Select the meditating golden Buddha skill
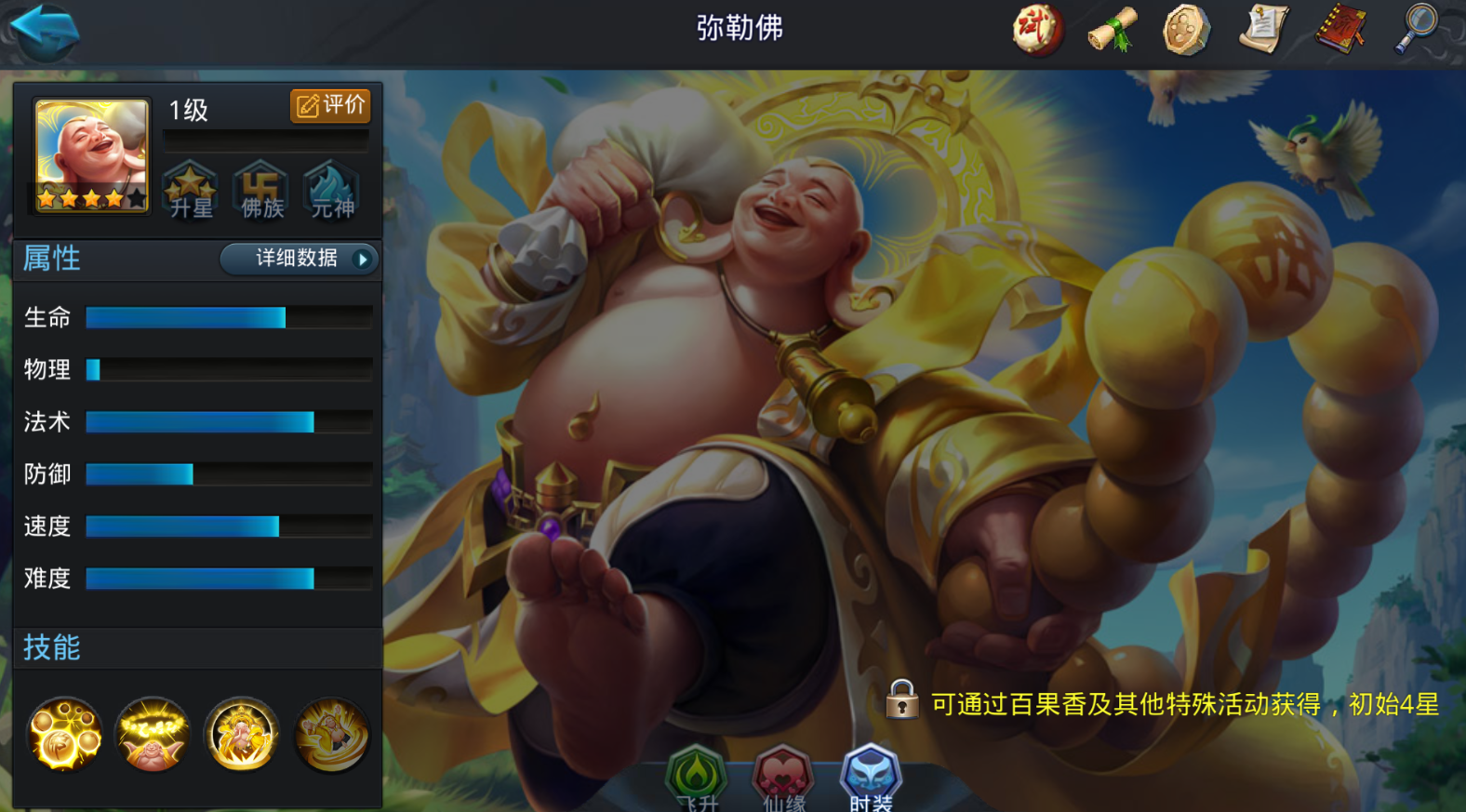Viewport: 1466px width, 812px height. [x=242, y=735]
